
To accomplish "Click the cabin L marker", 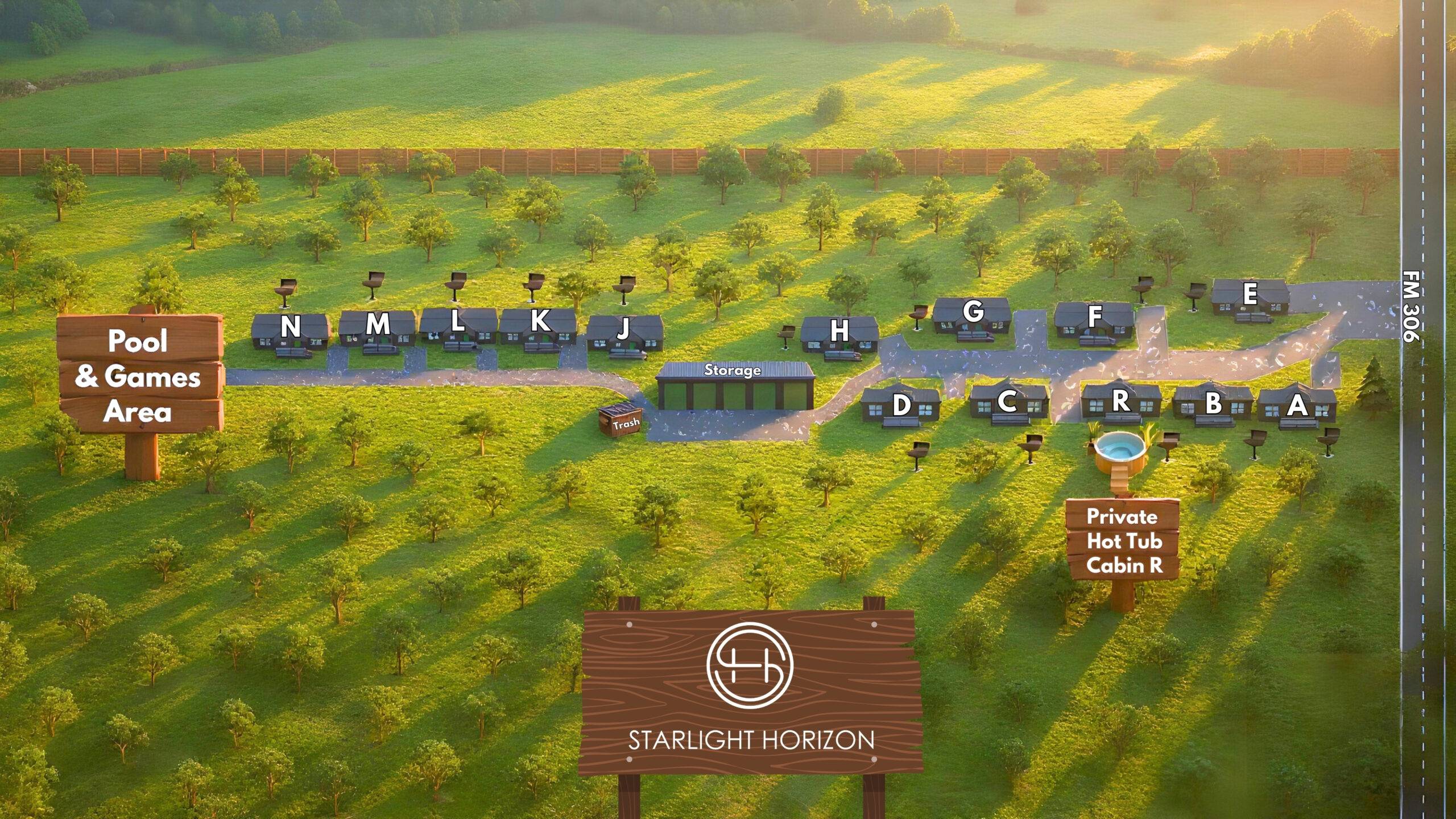I will click(457, 322).
